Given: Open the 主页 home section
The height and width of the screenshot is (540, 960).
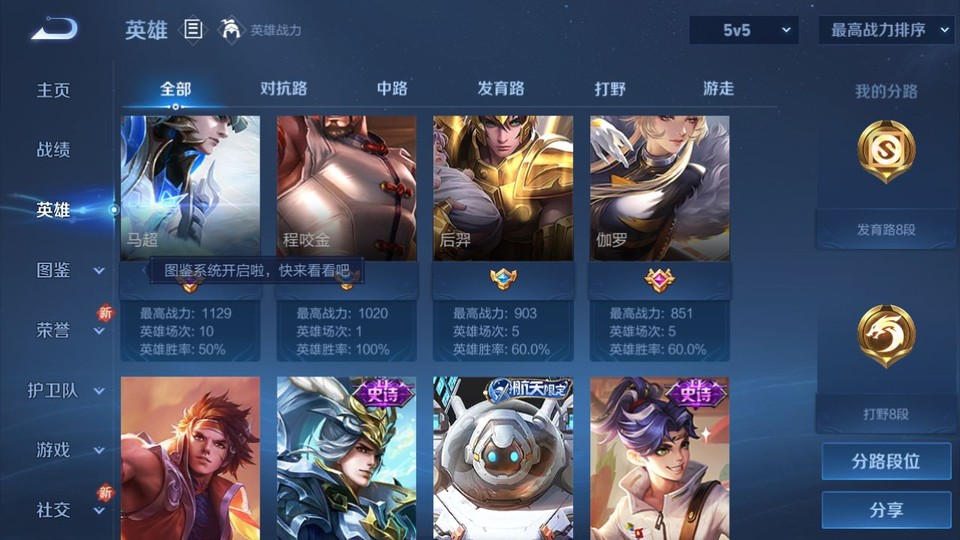Looking at the screenshot, I should pos(54,90).
